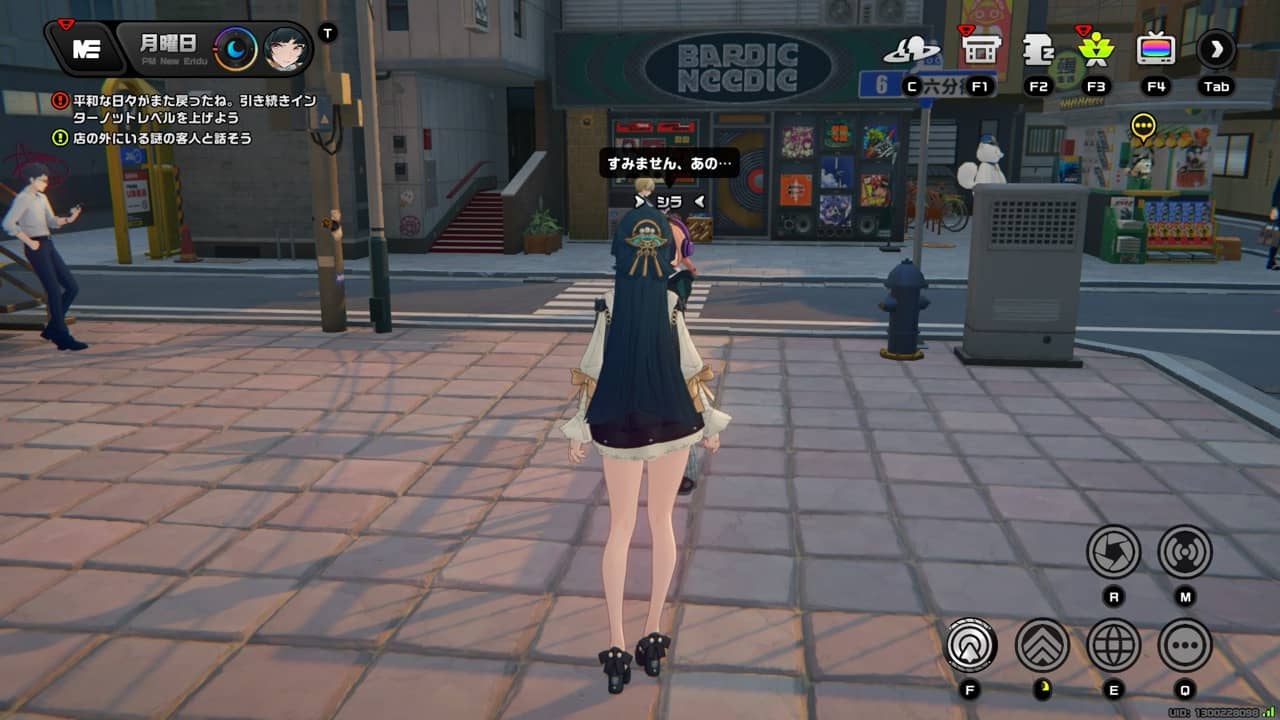1280x720 pixels.
Task: Open the ME main menu button
Action: (86, 49)
